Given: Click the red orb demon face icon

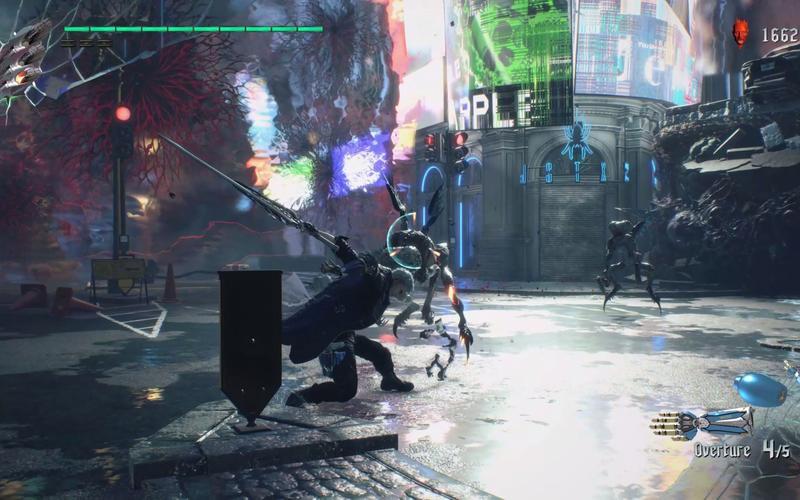Looking at the screenshot, I should (x=741, y=33).
